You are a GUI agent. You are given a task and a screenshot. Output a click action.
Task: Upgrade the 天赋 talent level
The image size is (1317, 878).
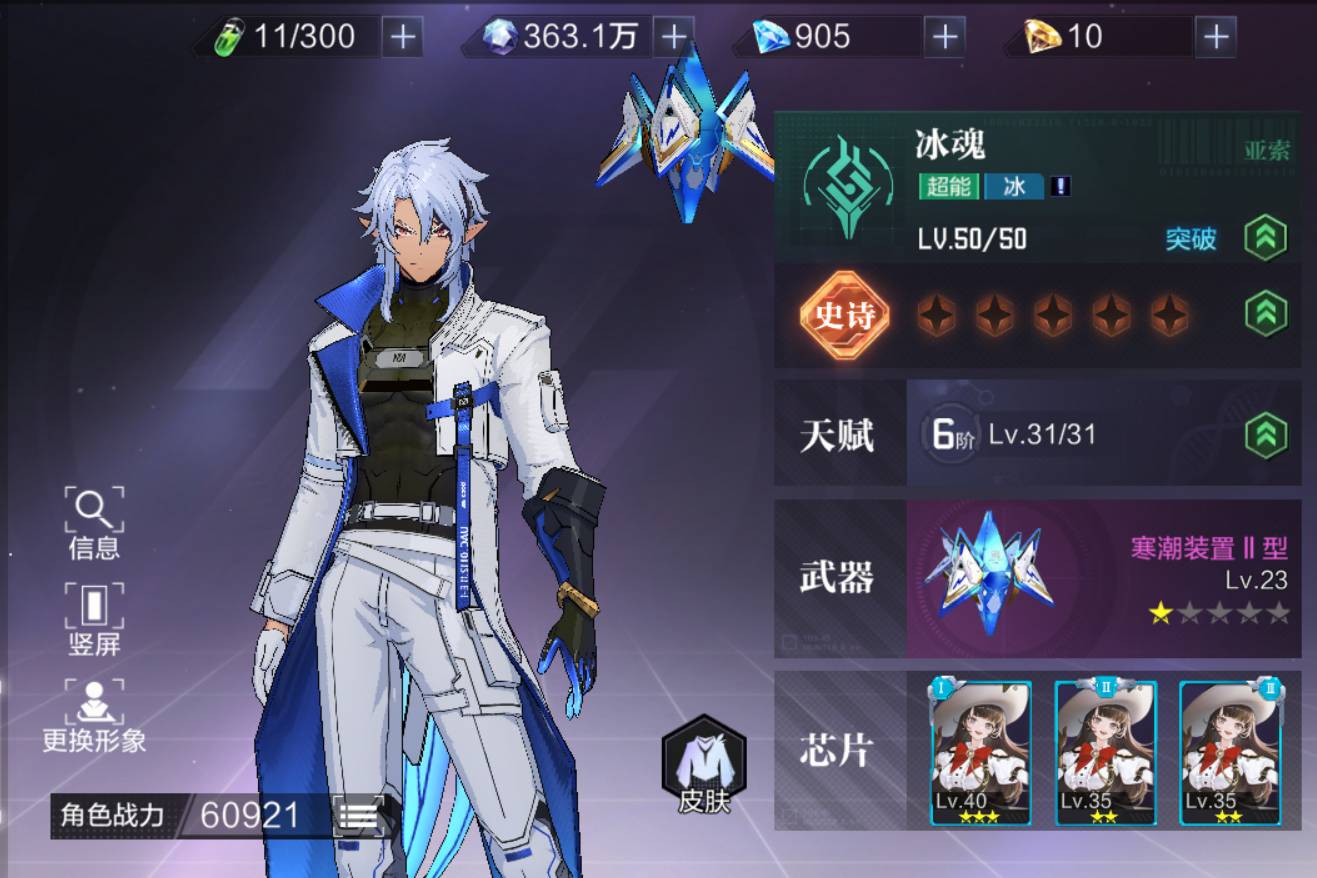[1264, 435]
